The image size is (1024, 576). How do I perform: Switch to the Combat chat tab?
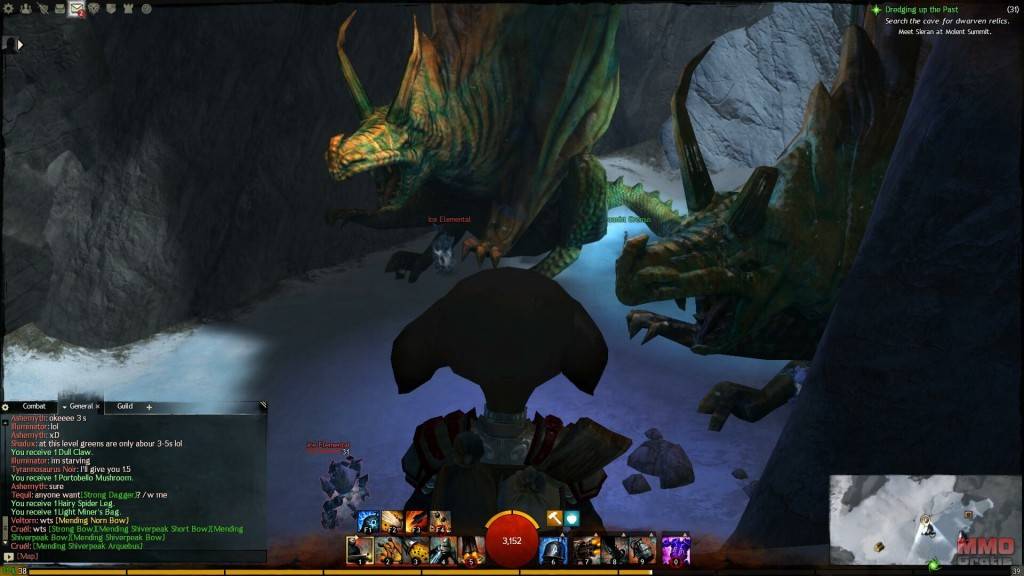[34, 407]
